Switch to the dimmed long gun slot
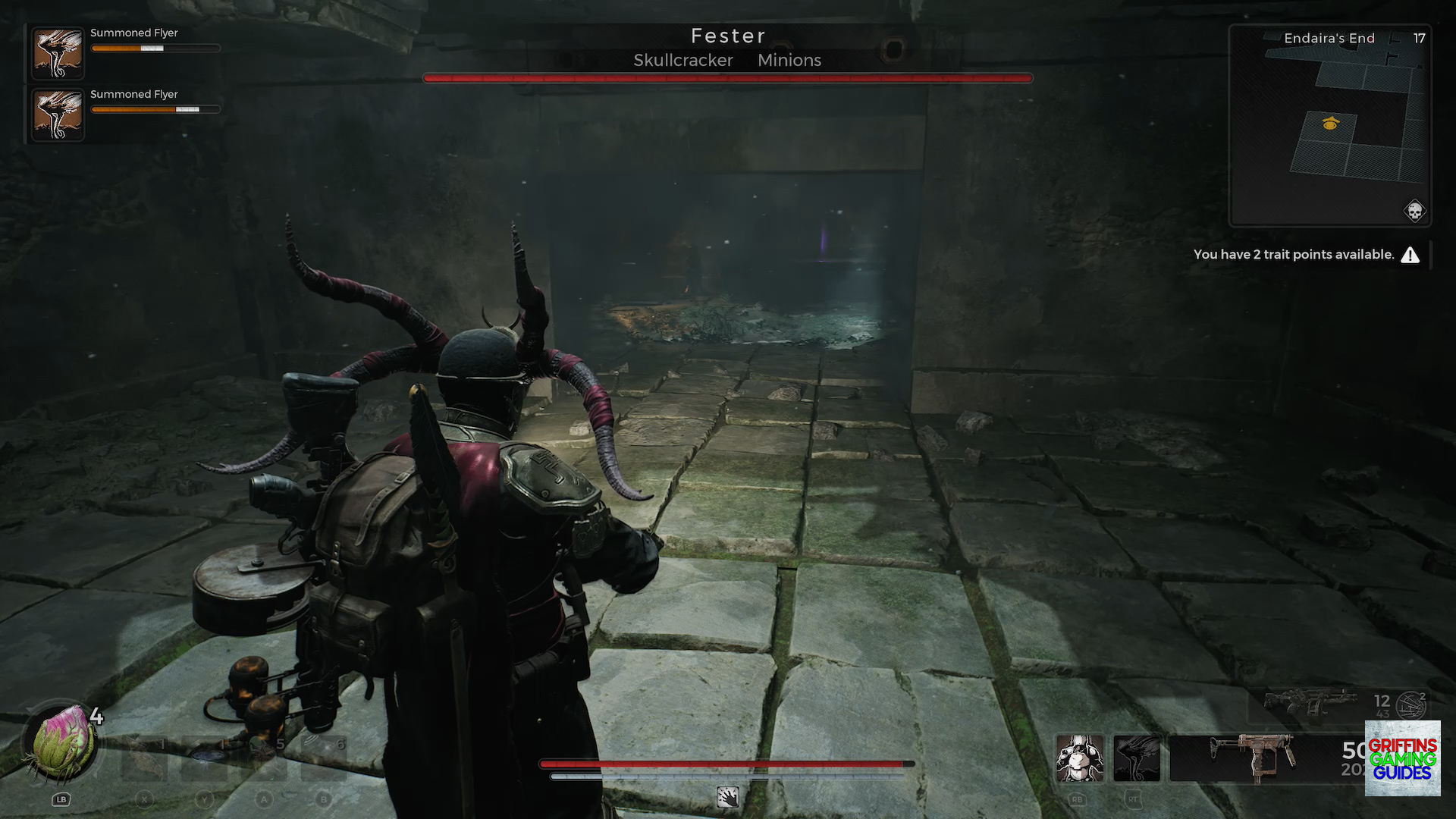The height and width of the screenshot is (819, 1456). [x=1310, y=703]
